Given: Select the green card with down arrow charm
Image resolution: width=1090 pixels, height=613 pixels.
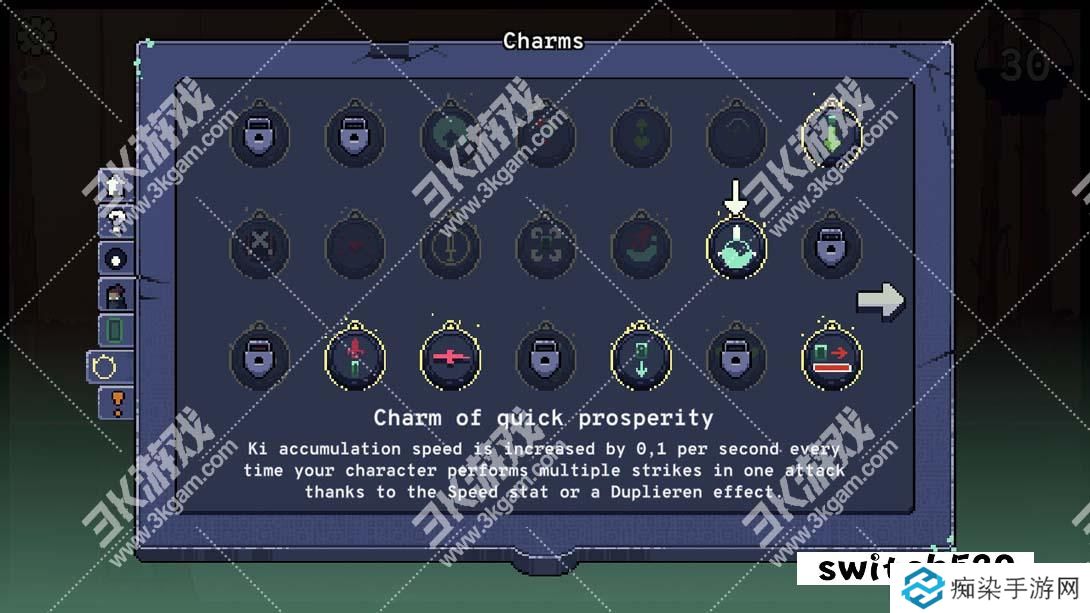Looking at the screenshot, I should coord(641,358).
